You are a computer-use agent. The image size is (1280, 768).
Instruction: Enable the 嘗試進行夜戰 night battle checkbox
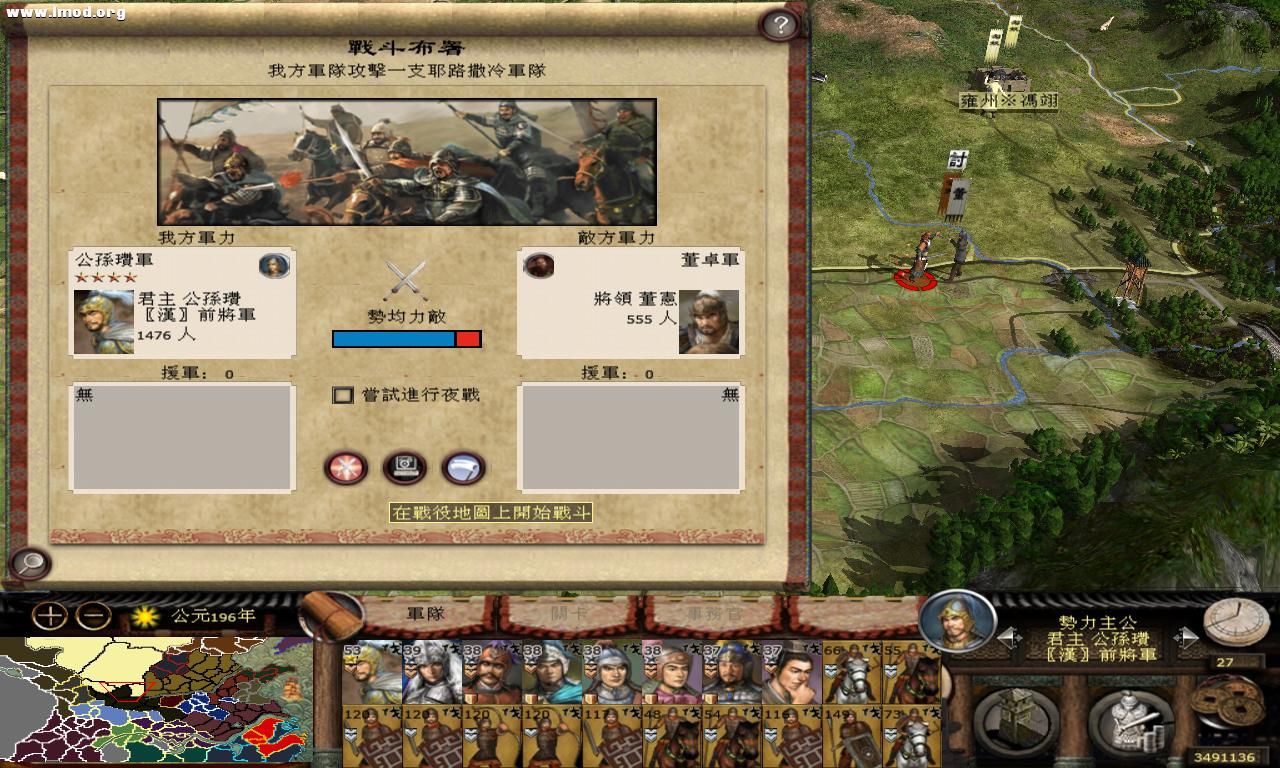(x=341, y=396)
